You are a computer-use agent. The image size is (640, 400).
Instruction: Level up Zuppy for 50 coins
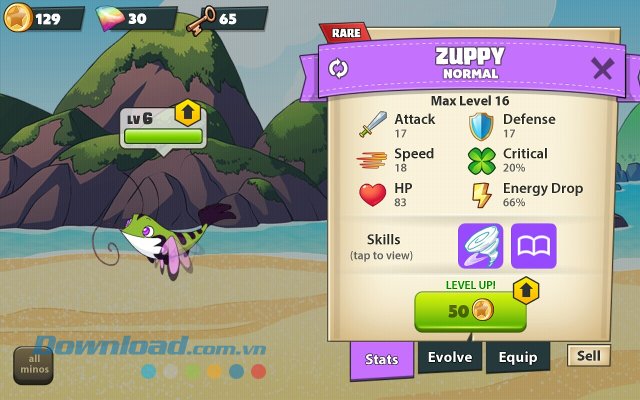coord(470,311)
